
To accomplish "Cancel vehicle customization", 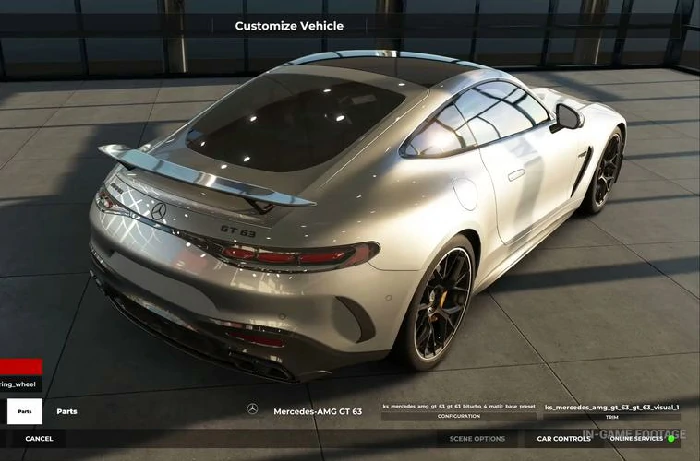I will pos(40,439).
